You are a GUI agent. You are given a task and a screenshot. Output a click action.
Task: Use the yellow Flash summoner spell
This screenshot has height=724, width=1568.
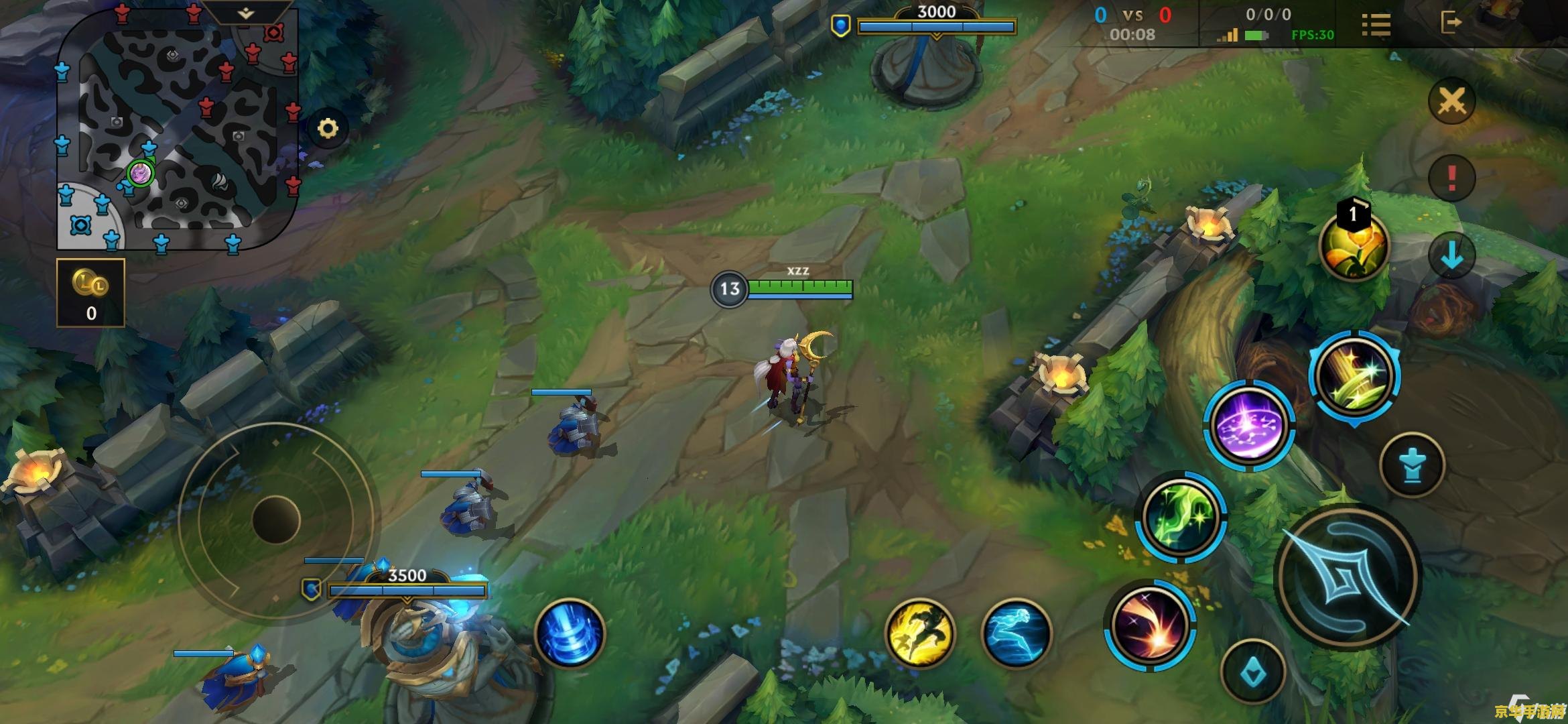(x=919, y=633)
